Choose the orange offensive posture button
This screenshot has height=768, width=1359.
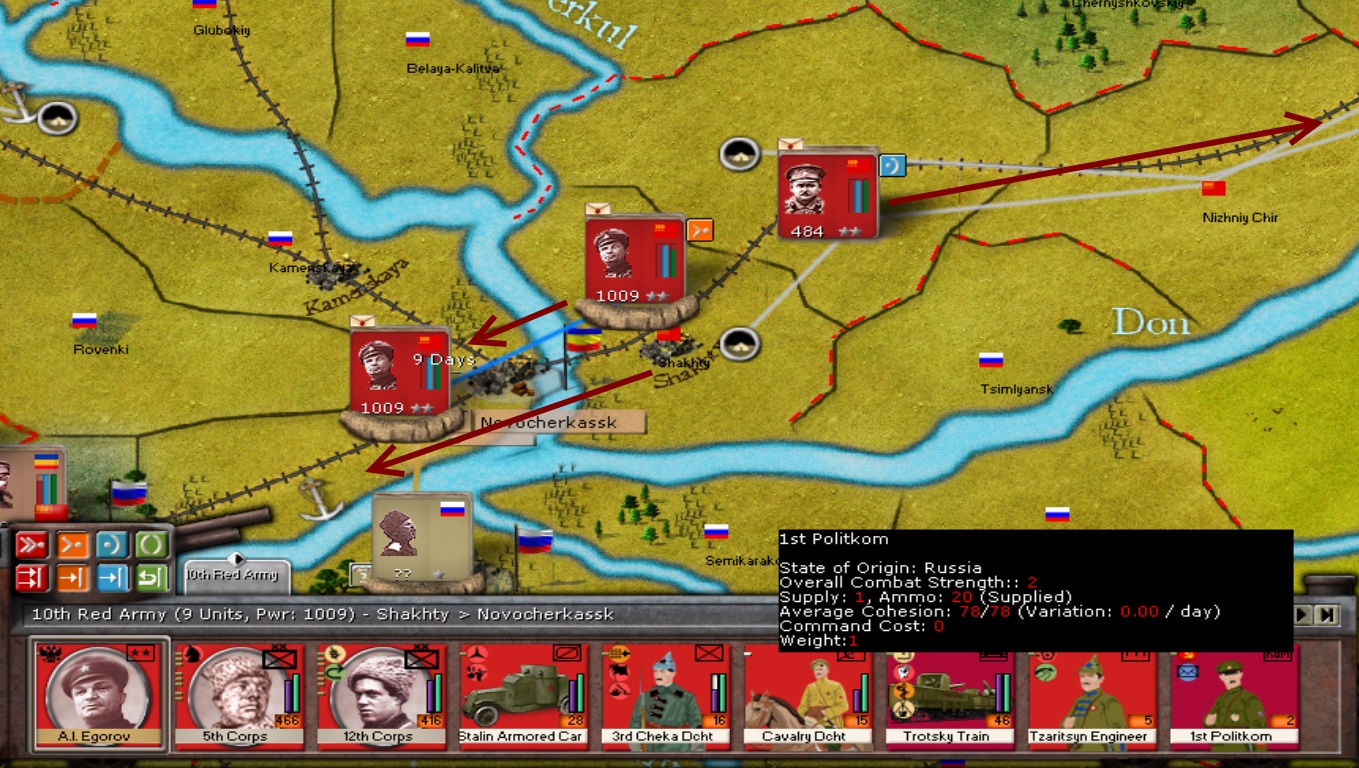[72, 545]
